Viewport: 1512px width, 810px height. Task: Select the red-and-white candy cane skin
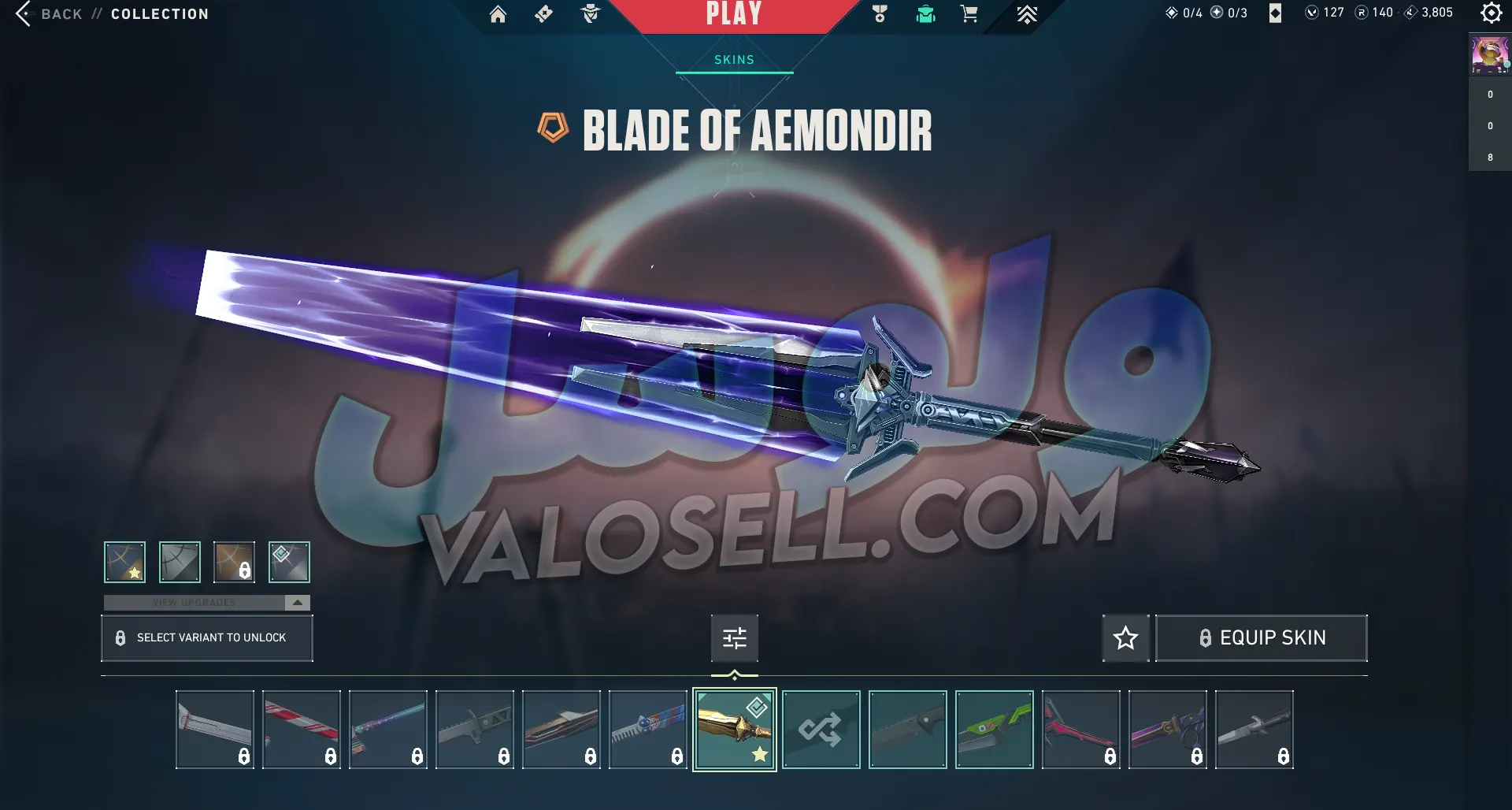click(x=301, y=729)
